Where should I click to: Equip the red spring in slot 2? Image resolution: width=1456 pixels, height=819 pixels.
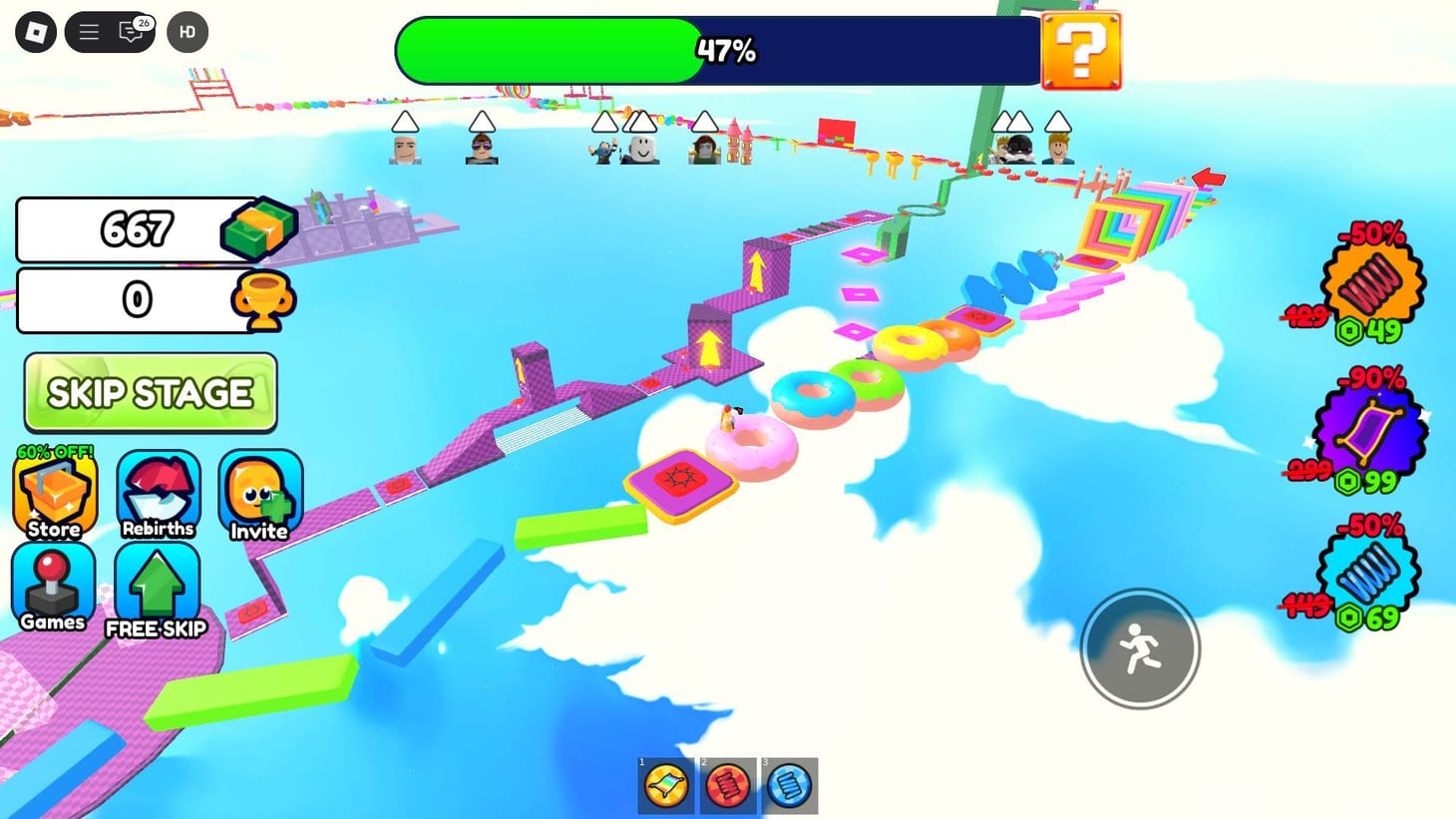(x=728, y=785)
